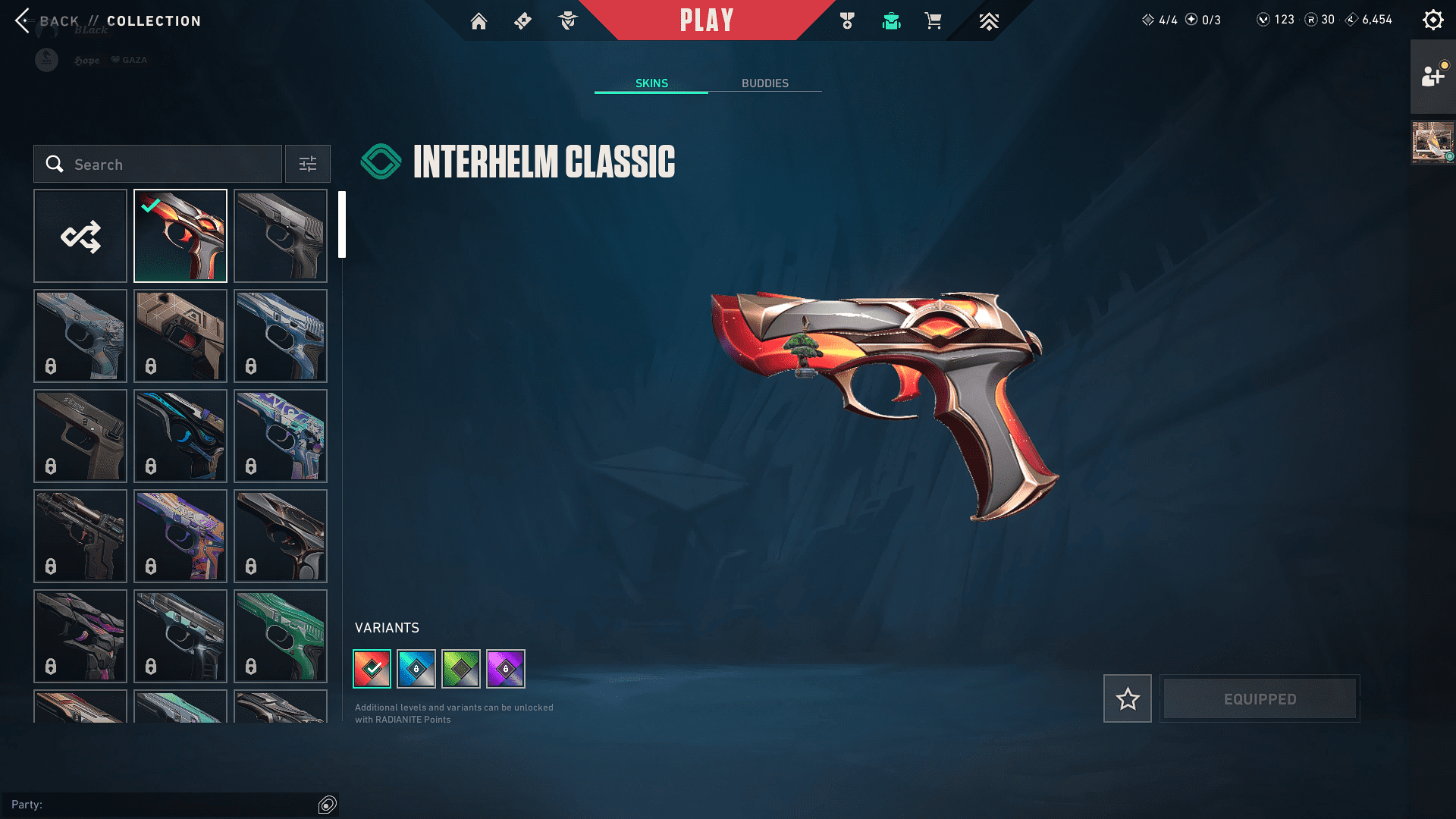Open the home screen icon
This screenshot has height=819, width=1456.
[x=479, y=21]
